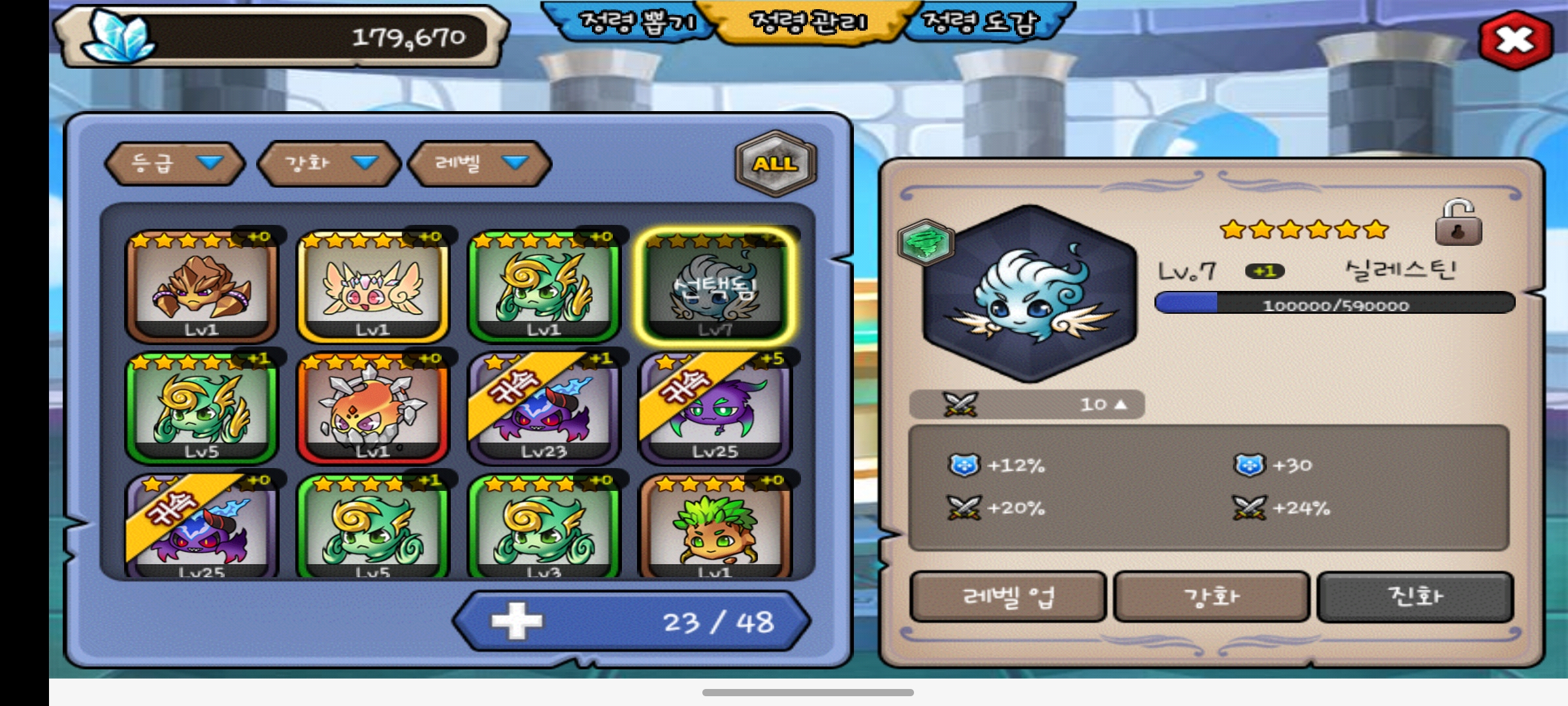Select the 정령 관리 tab
1568x706 pixels.
click(x=809, y=24)
